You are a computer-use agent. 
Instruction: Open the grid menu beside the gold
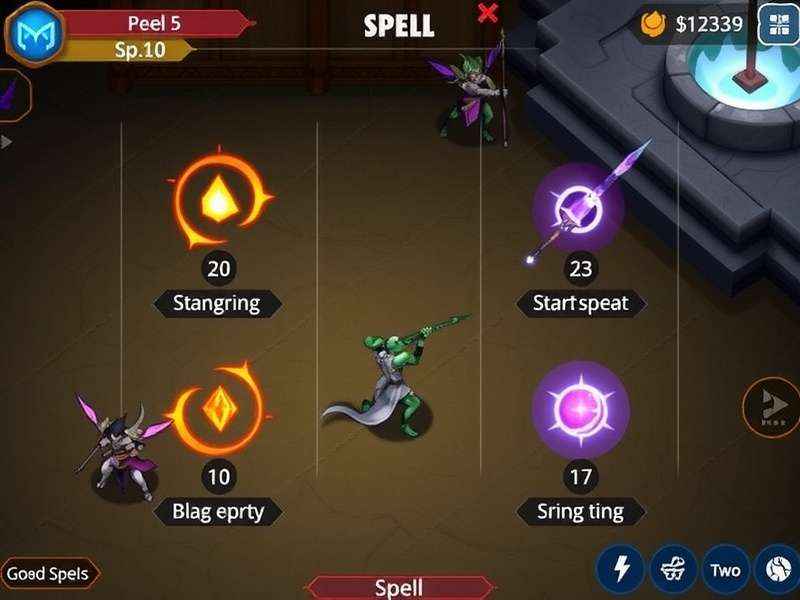(777, 24)
